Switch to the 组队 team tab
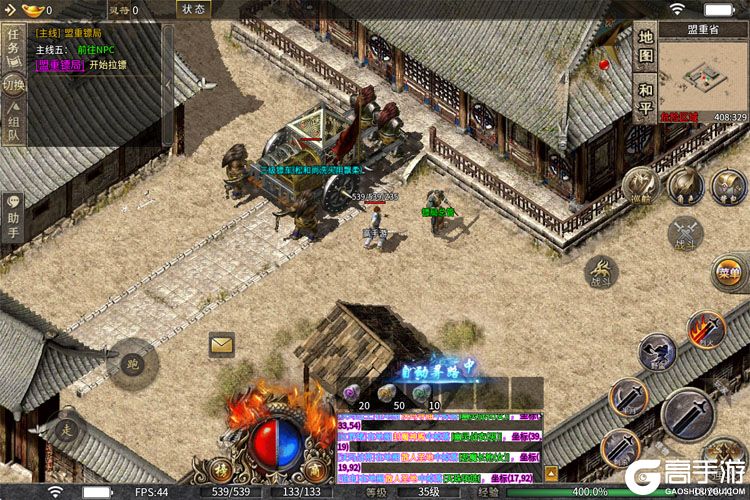 [x=13, y=129]
